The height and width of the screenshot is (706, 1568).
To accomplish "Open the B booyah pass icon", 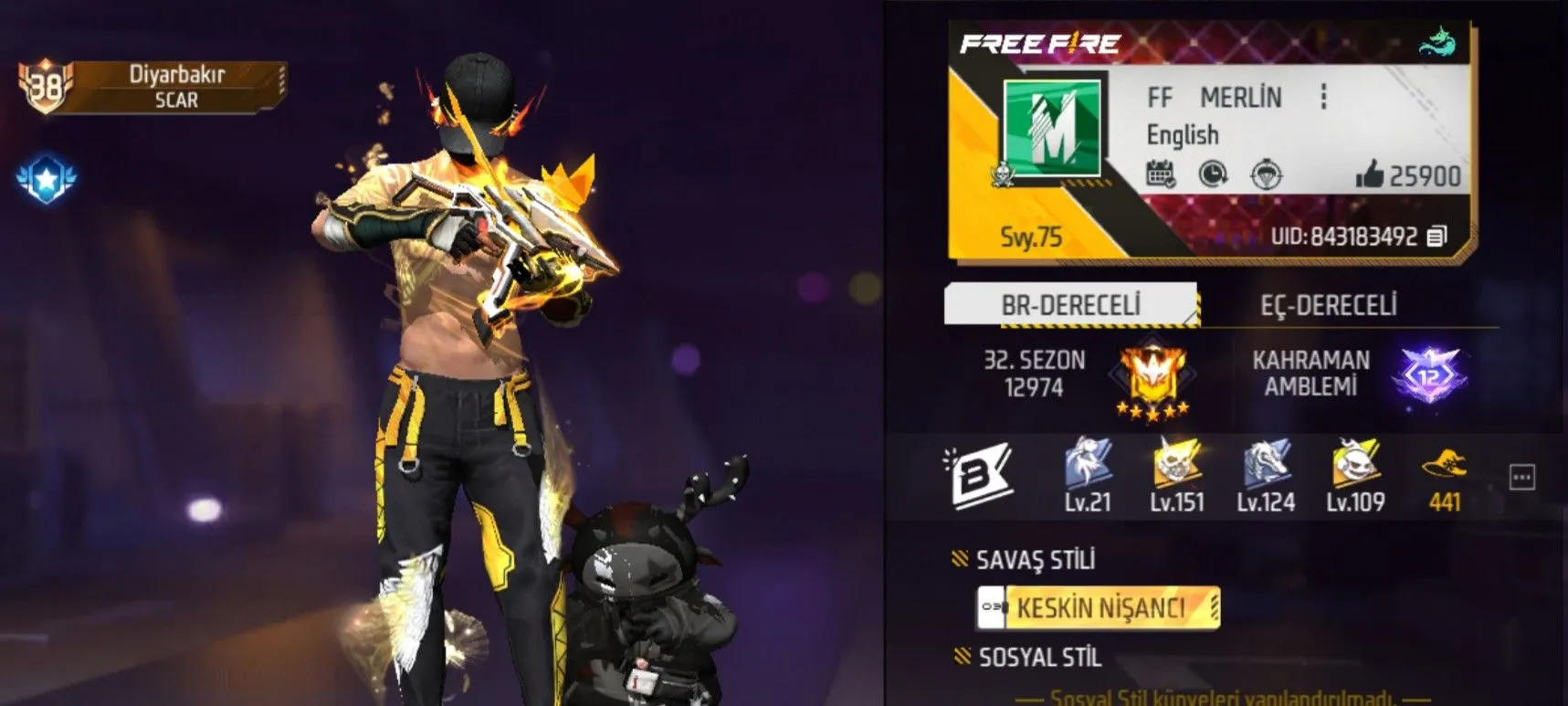I will point(978,474).
